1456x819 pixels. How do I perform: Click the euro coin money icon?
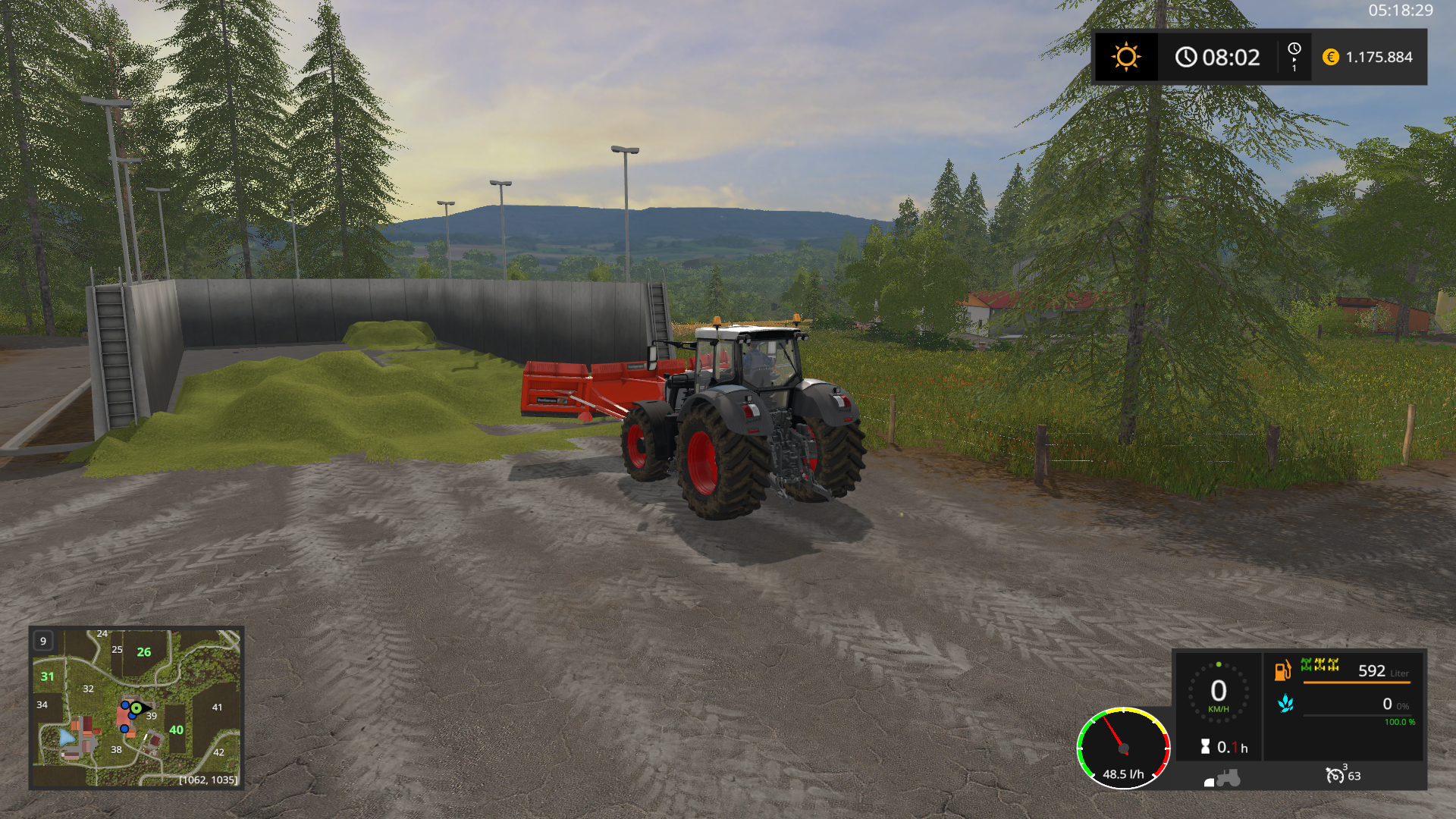[x=1330, y=57]
